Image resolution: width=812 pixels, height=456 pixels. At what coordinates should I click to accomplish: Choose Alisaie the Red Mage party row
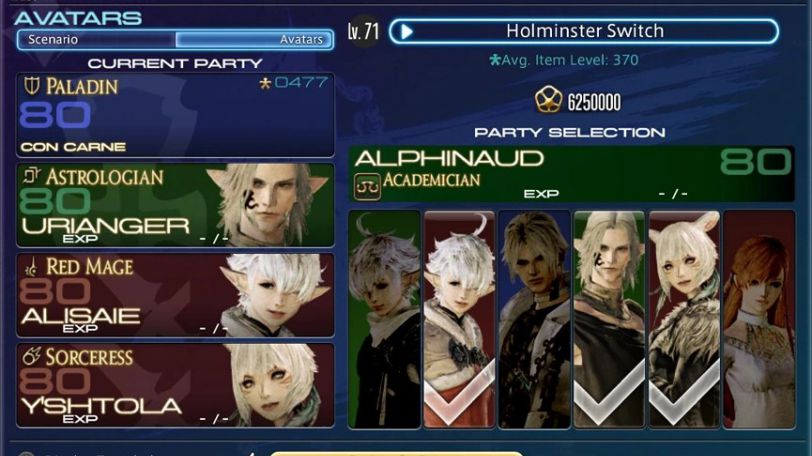coord(174,294)
